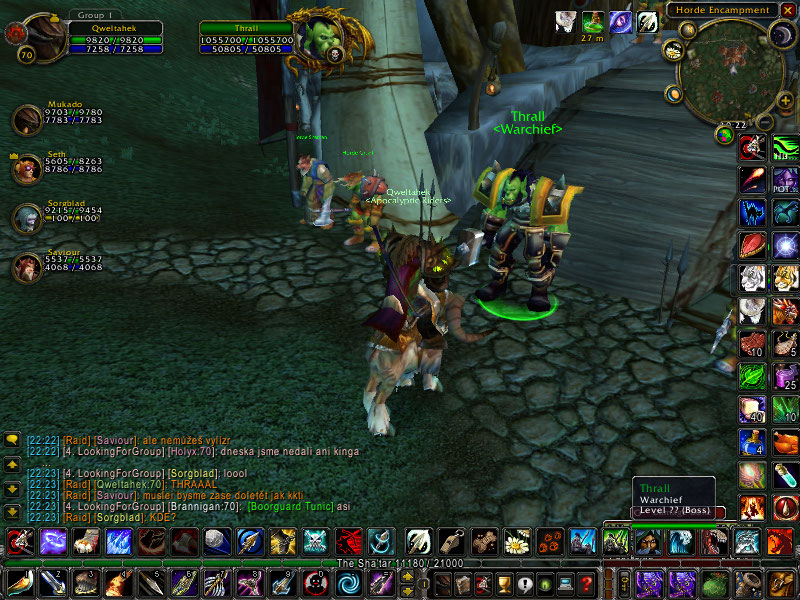Use the white daisy action bar item

[x=516, y=542]
